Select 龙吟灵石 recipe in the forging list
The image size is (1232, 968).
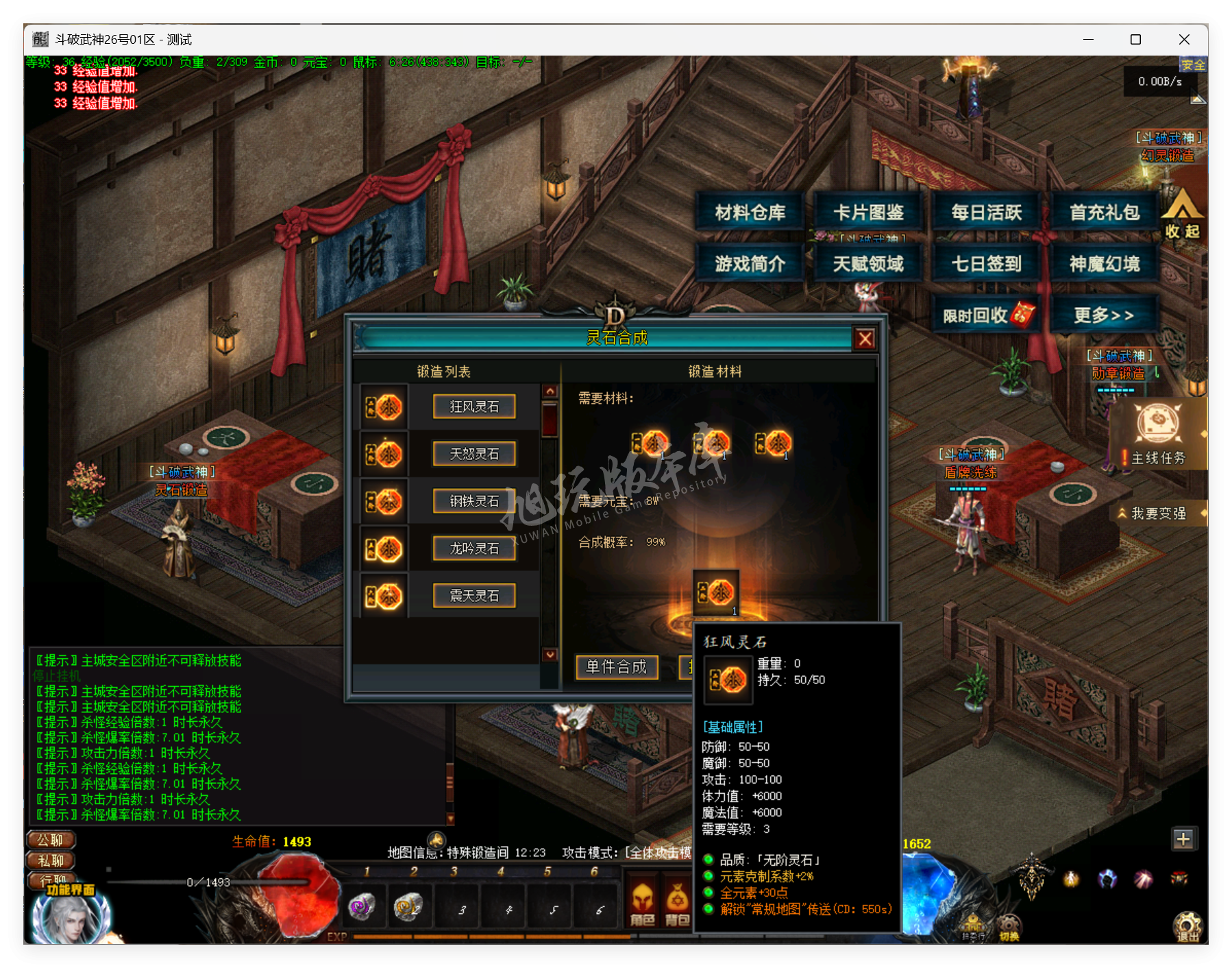point(473,548)
